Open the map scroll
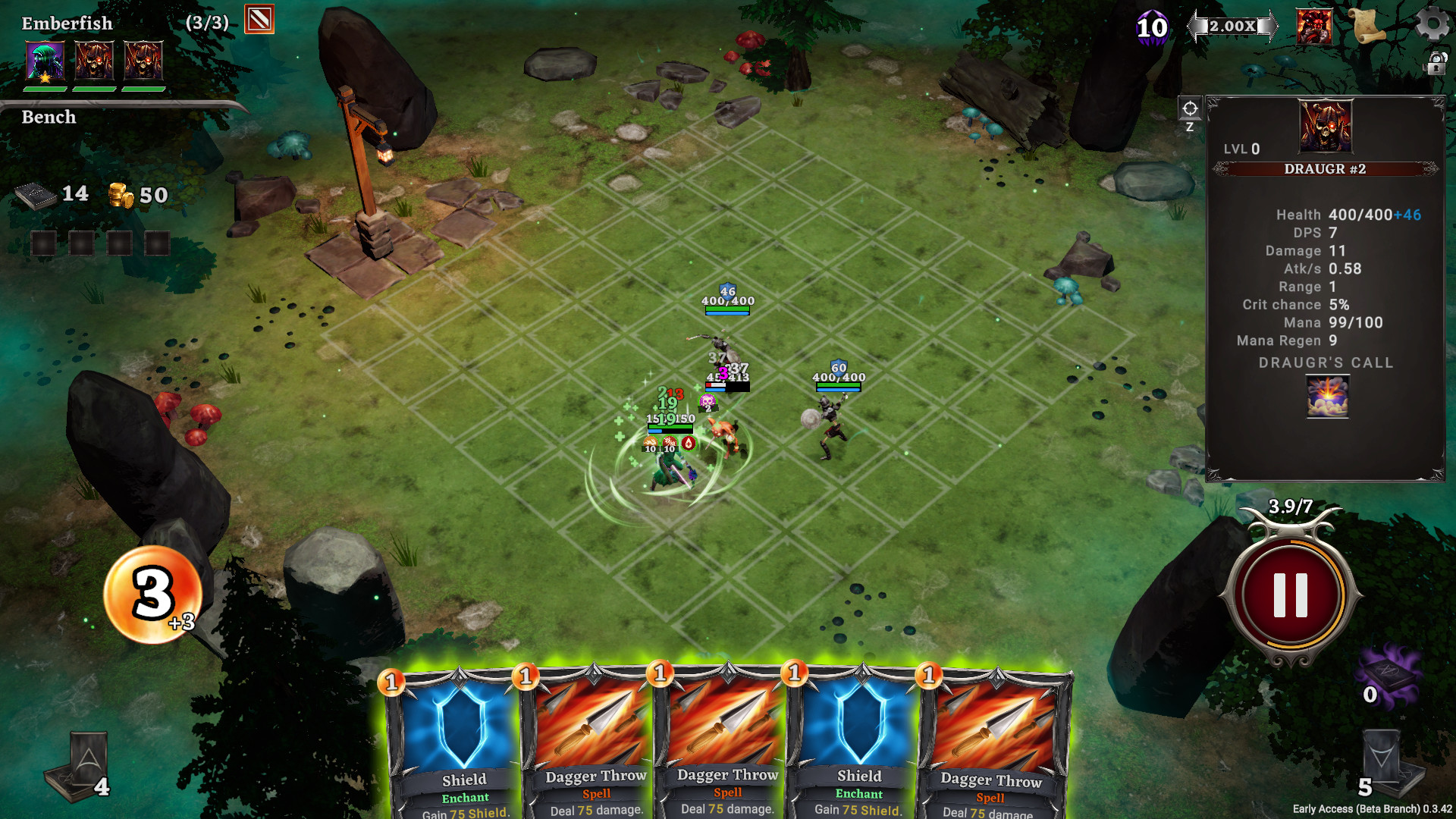 coord(1369,27)
